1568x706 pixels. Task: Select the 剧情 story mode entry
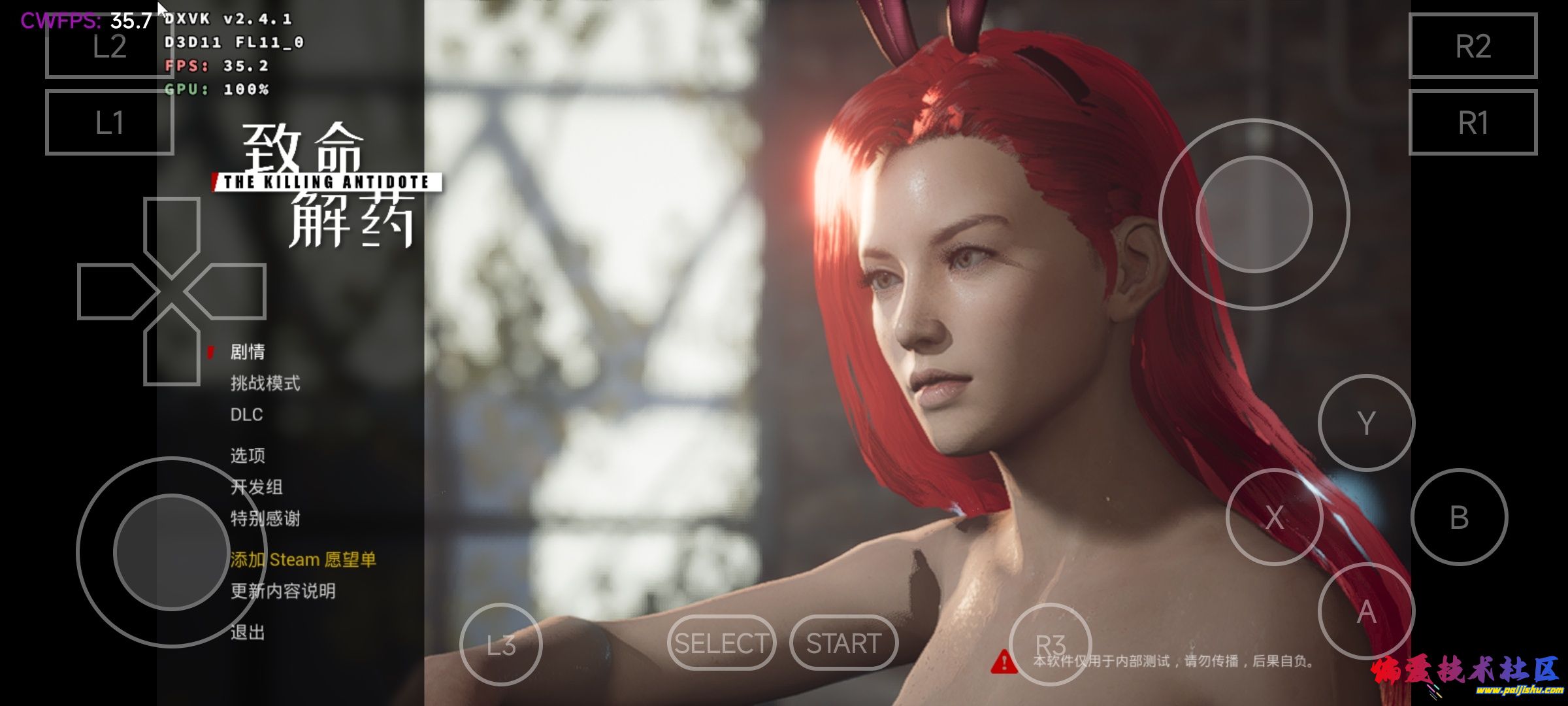[x=248, y=352]
